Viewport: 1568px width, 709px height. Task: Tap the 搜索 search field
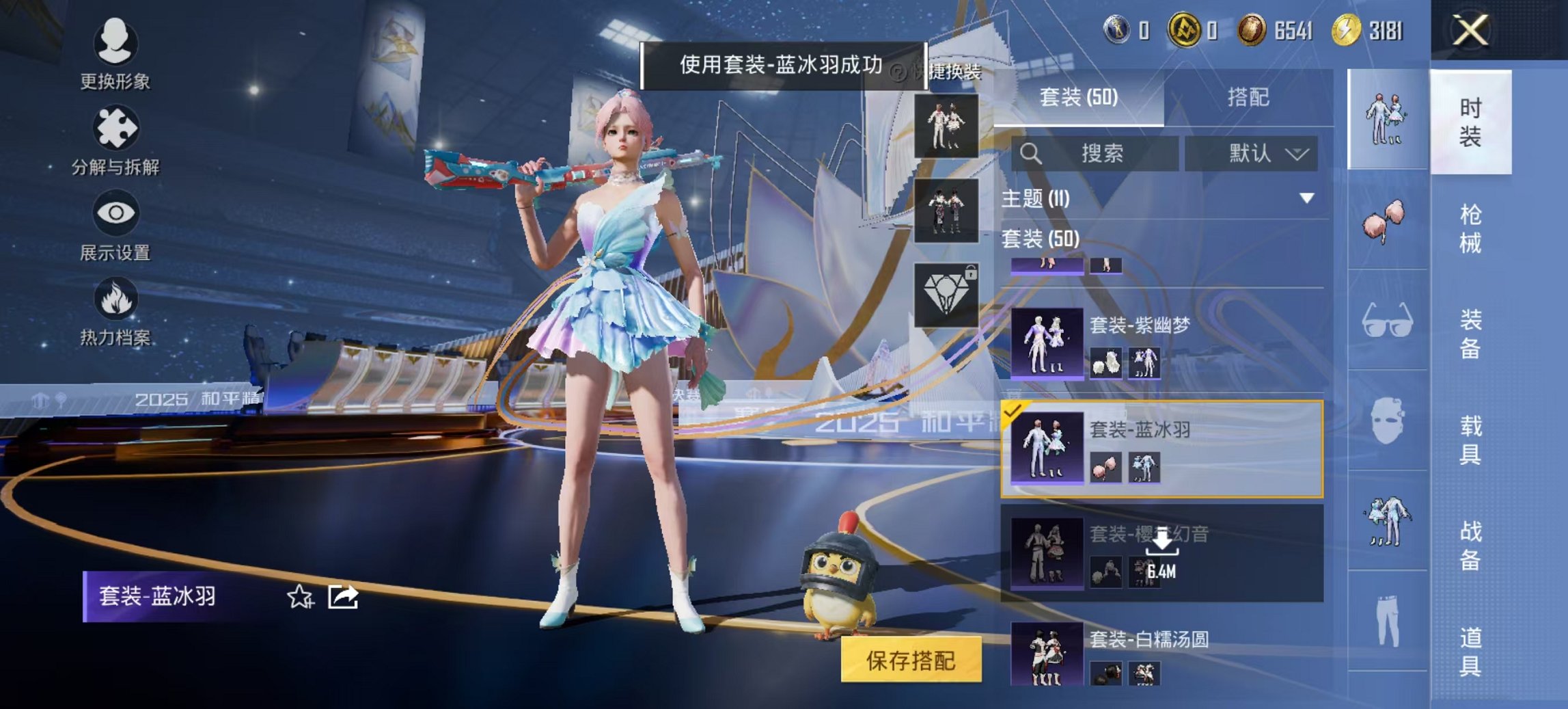pos(1099,153)
